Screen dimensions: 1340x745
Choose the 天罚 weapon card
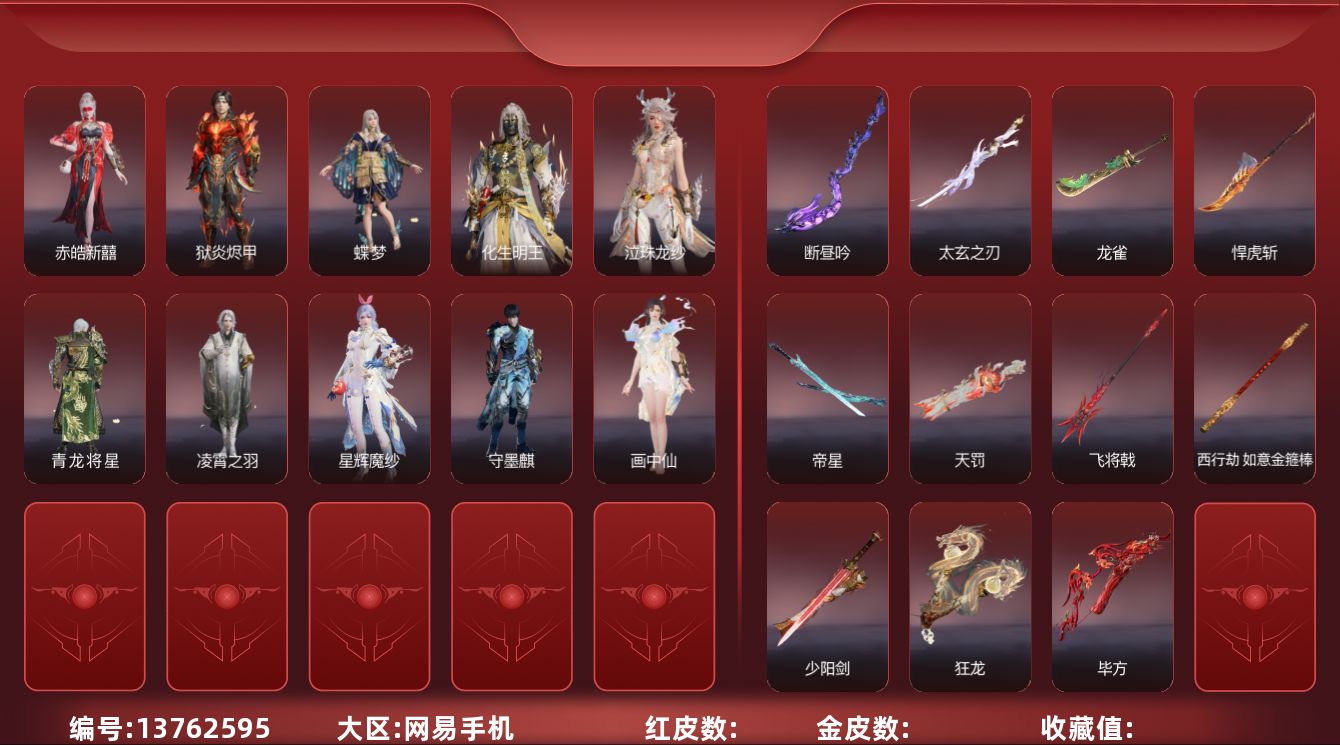coord(969,388)
